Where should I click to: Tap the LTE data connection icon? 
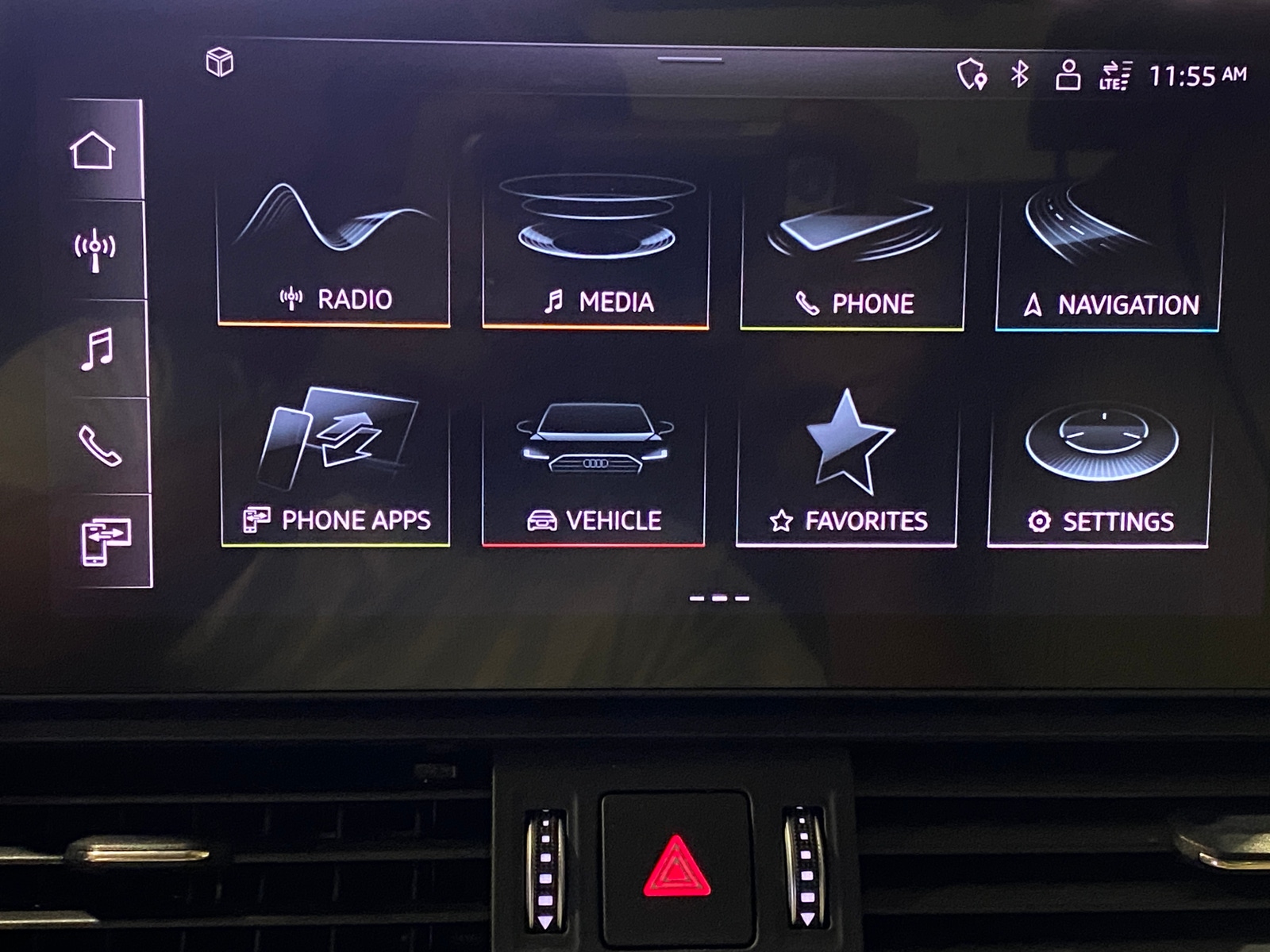(1115, 76)
